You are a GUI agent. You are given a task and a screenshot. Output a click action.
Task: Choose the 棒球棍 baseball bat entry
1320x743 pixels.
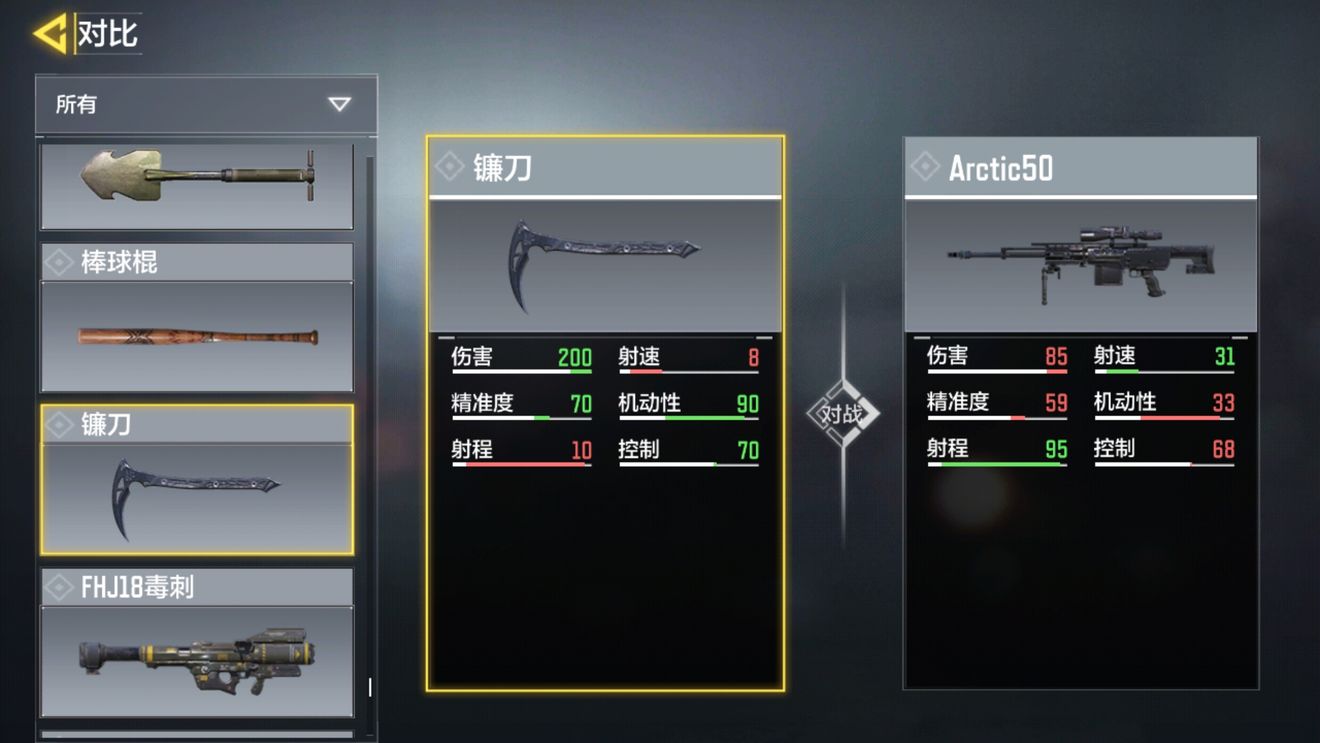[x=196, y=318]
